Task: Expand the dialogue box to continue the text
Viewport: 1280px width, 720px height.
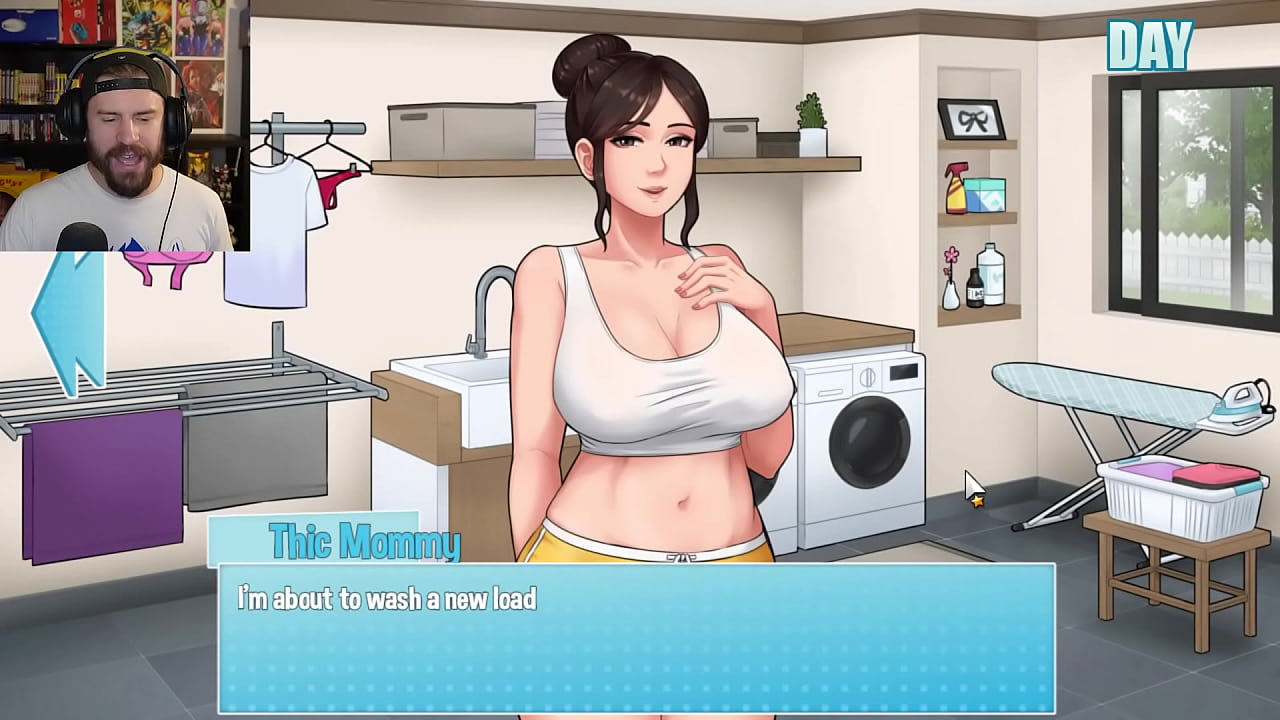Action: coord(640,640)
